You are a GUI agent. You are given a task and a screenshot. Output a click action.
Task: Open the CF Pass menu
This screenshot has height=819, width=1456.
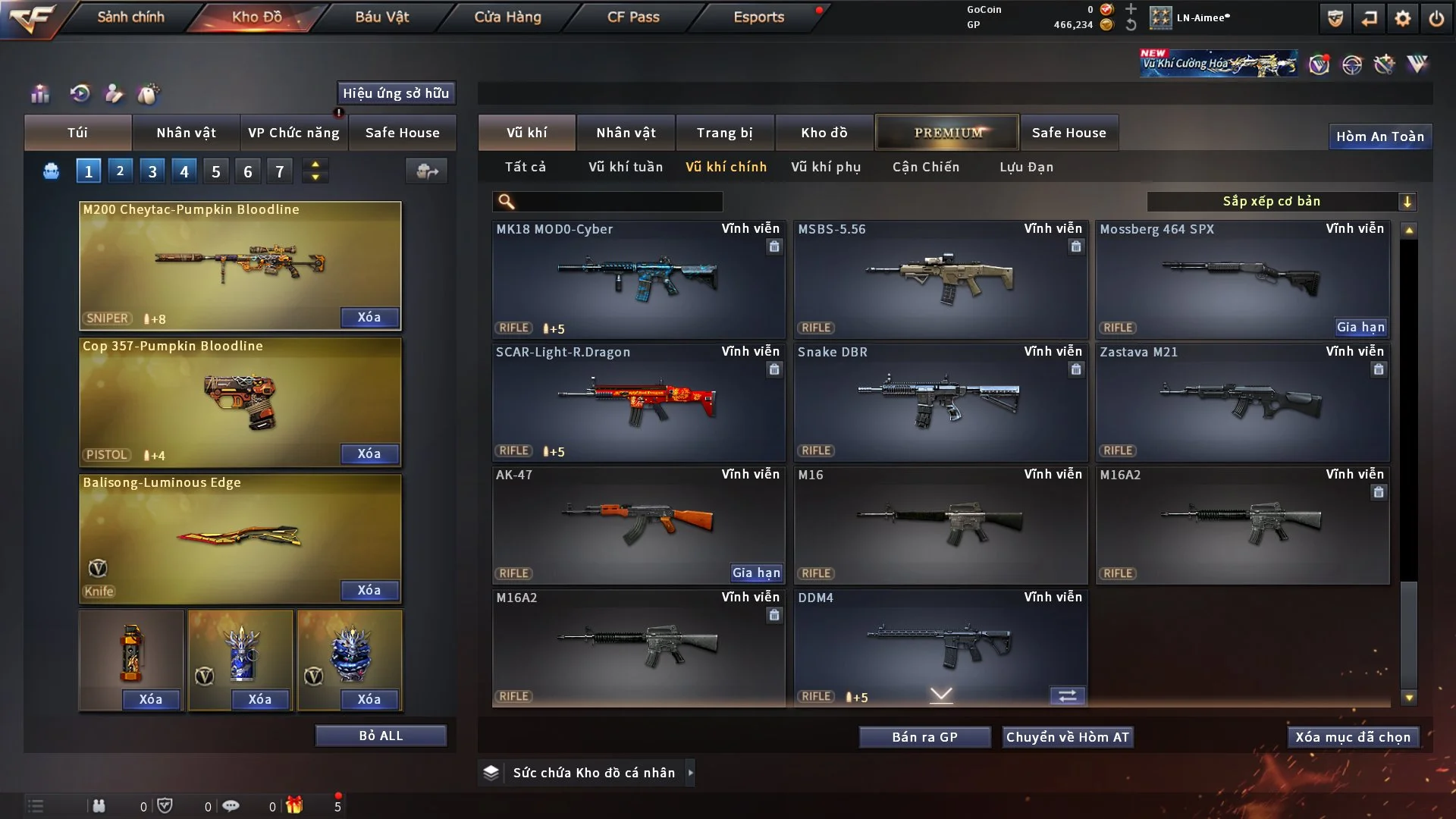[633, 17]
